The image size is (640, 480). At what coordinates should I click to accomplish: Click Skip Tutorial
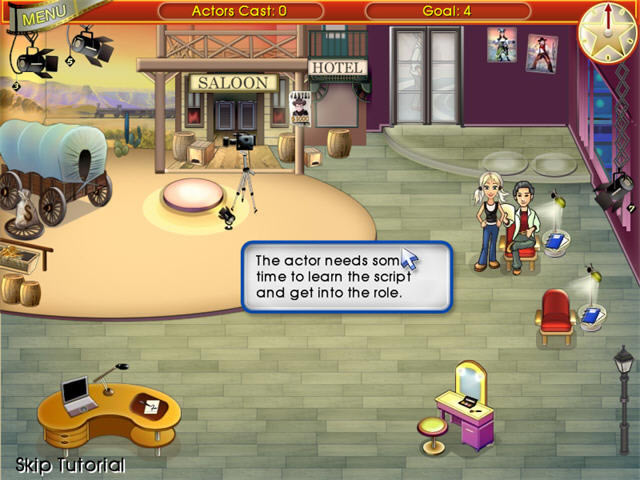70,465
